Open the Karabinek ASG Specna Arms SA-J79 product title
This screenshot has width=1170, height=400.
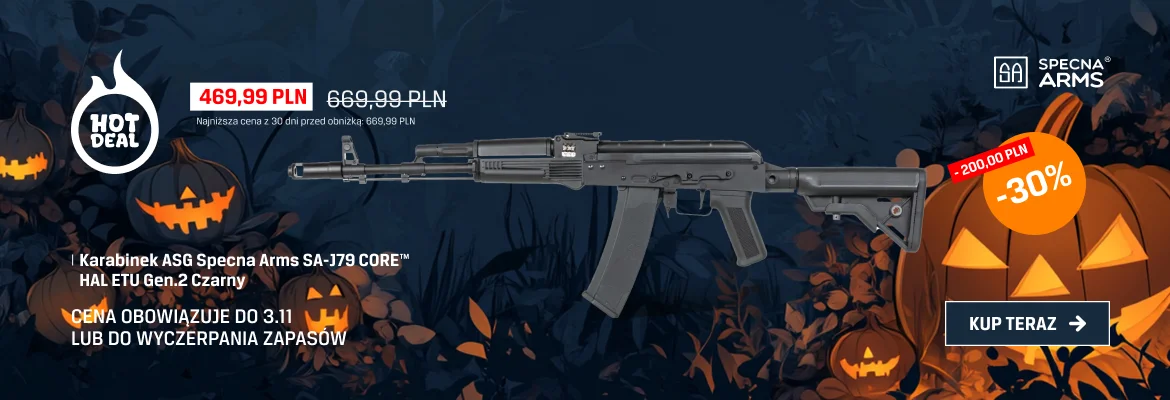(245, 270)
